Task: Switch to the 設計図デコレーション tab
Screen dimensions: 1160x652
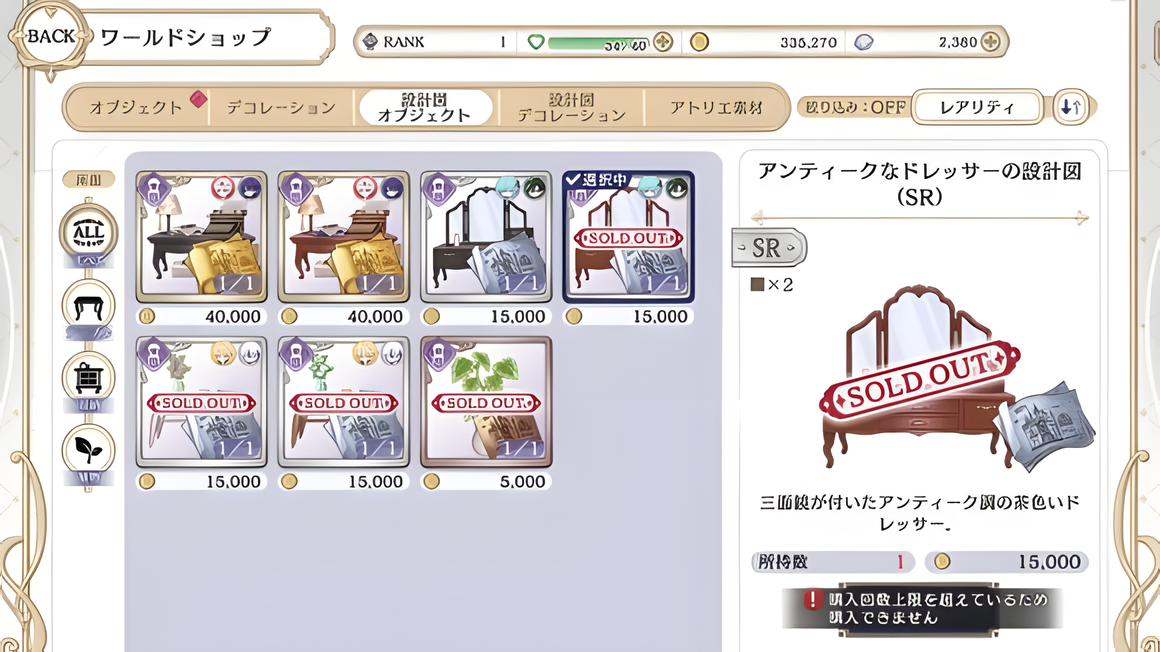Action: [x=571, y=107]
